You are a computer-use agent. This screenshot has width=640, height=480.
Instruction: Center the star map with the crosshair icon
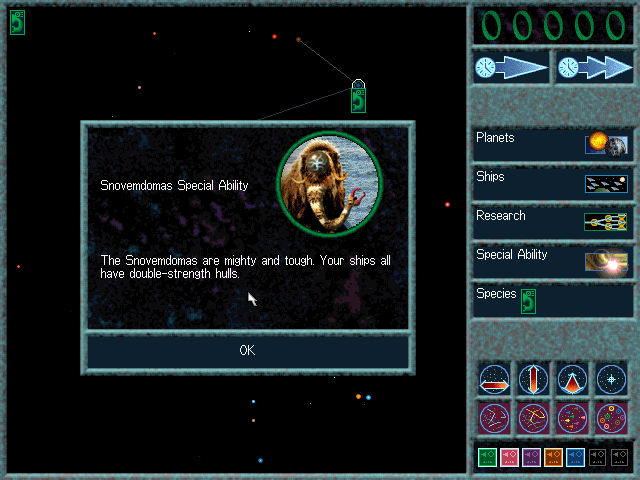611,379
